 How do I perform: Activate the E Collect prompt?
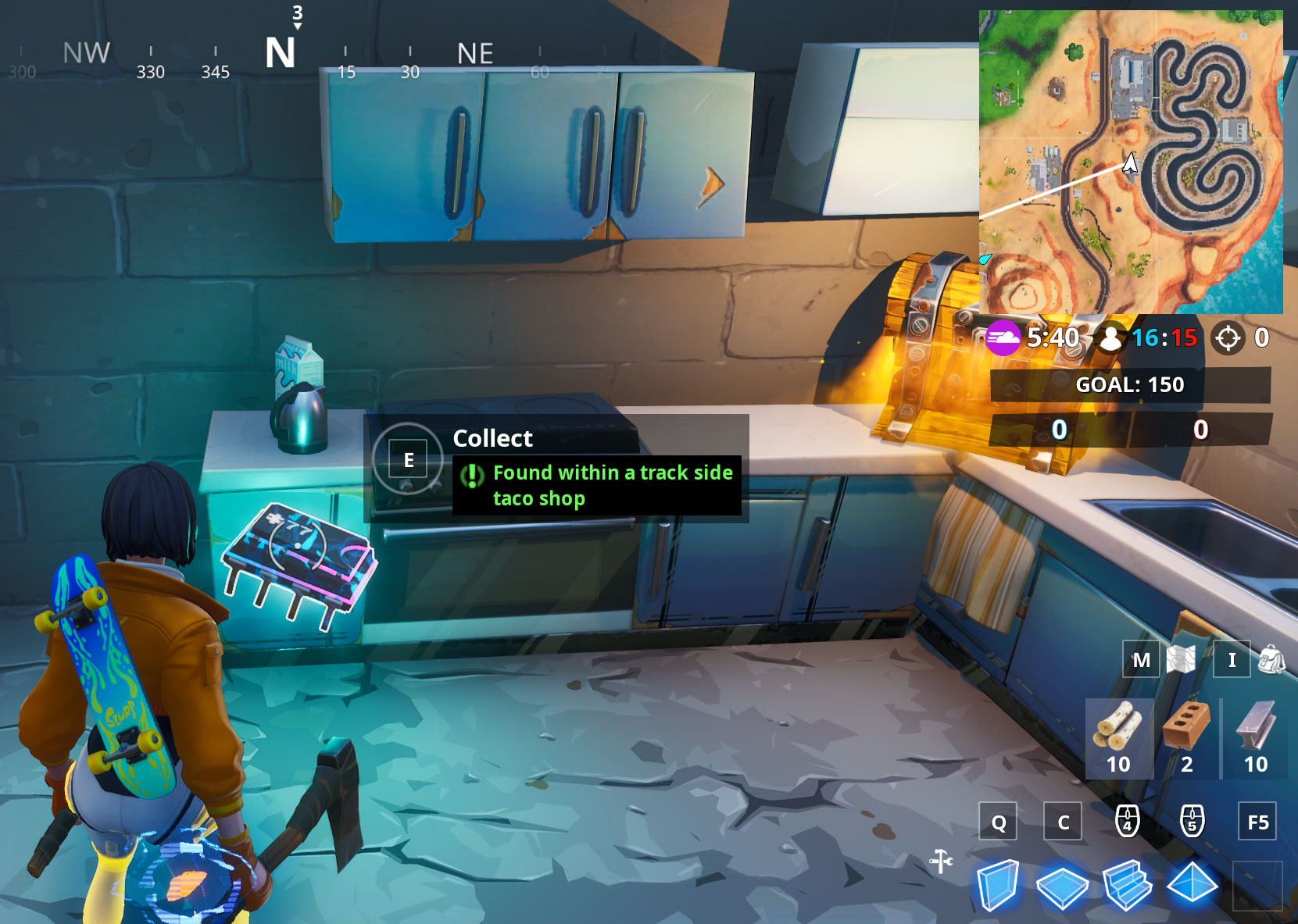(x=408, y=459)
